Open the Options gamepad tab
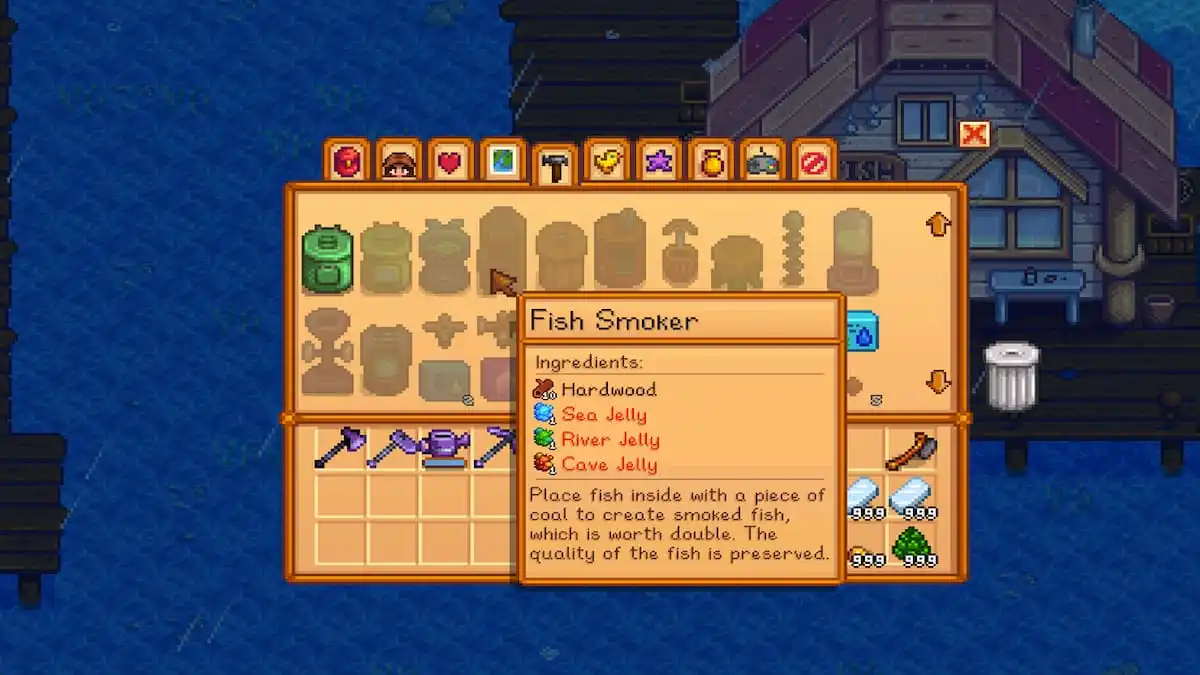 click(x=762, y=161)
